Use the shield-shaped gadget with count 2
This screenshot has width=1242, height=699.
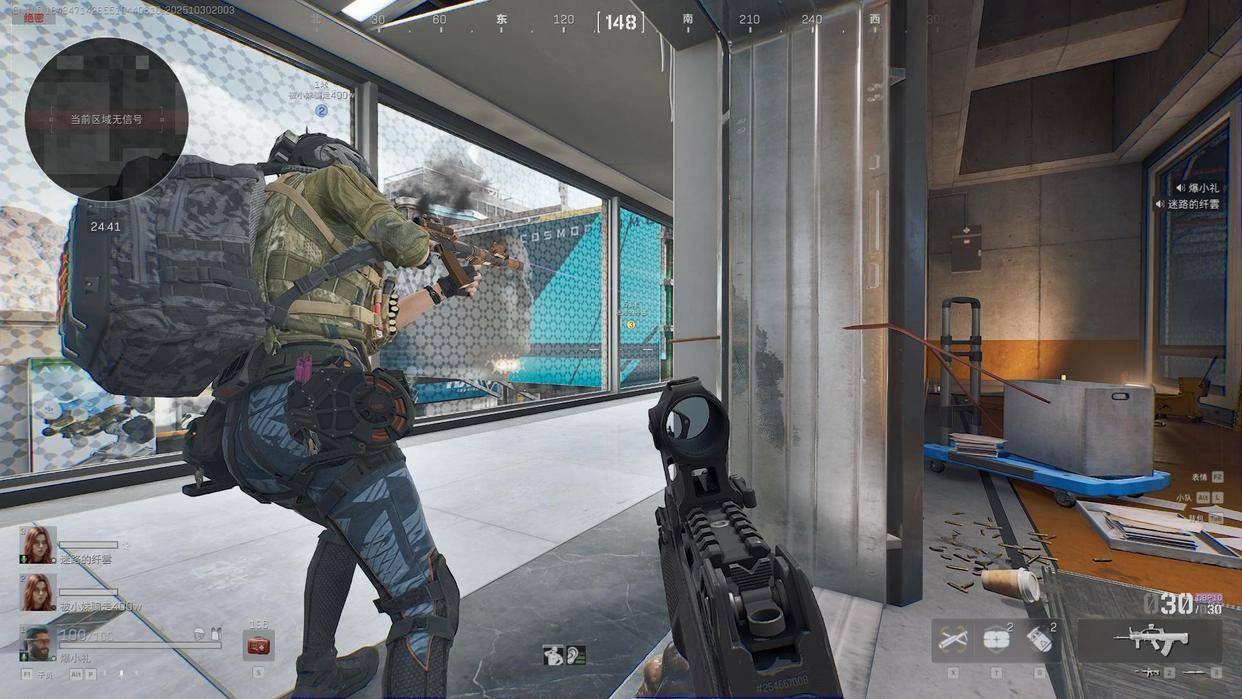(996, 640)
